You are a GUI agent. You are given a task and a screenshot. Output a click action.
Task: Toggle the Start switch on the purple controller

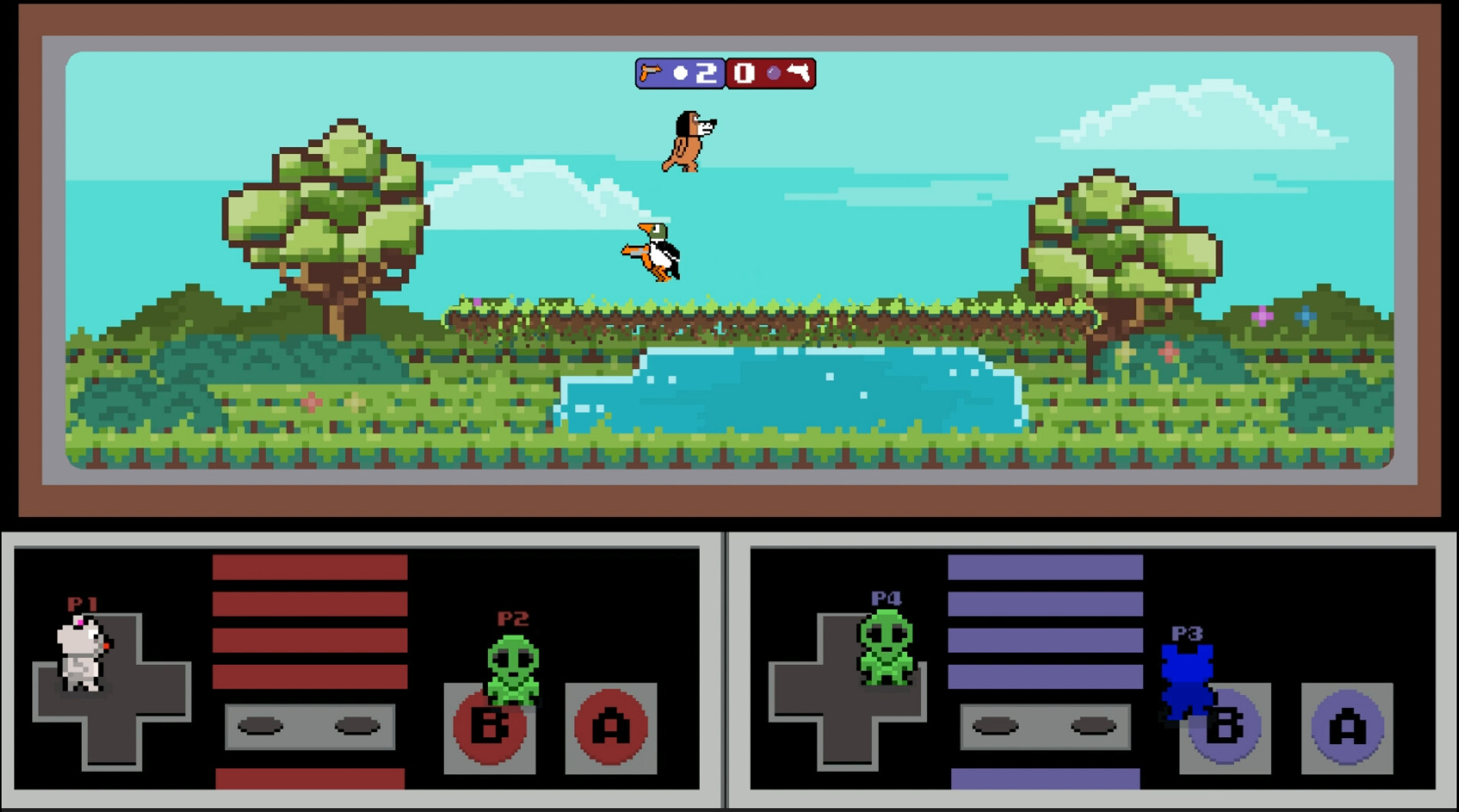(x=1094, y=725)
